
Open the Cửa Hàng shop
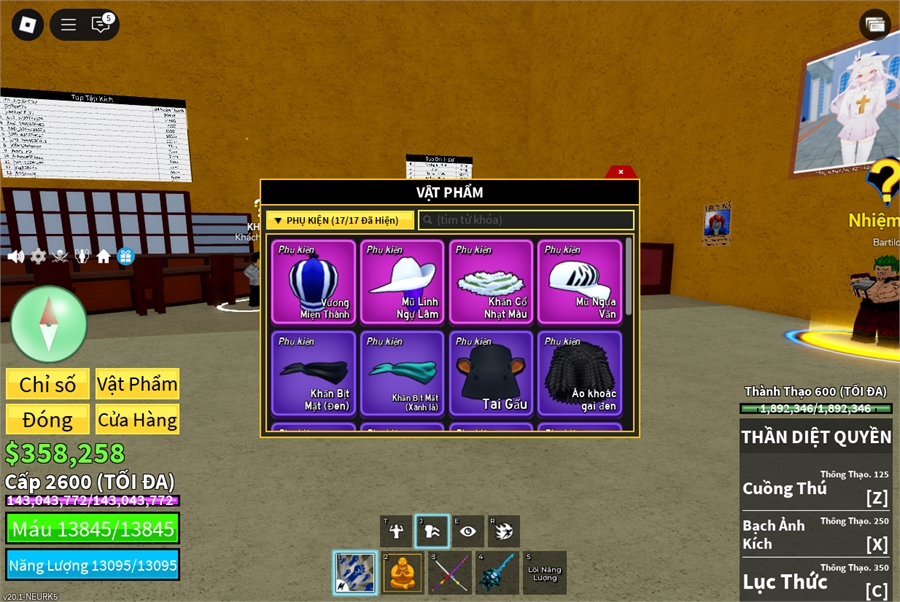[137, 420]
